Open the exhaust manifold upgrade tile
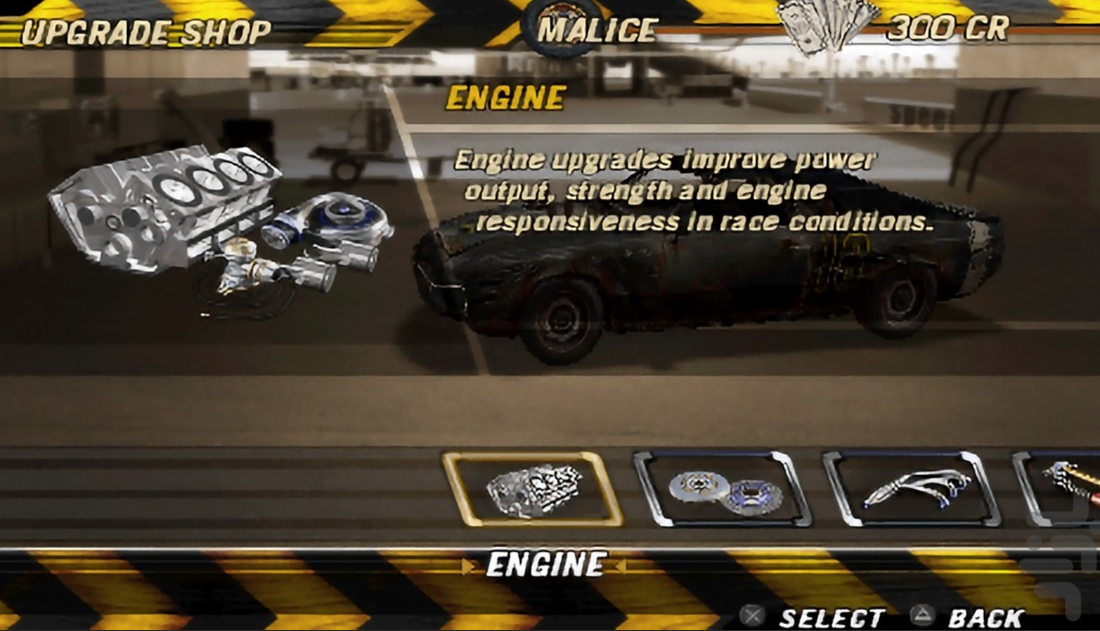 tap(911, 489)
